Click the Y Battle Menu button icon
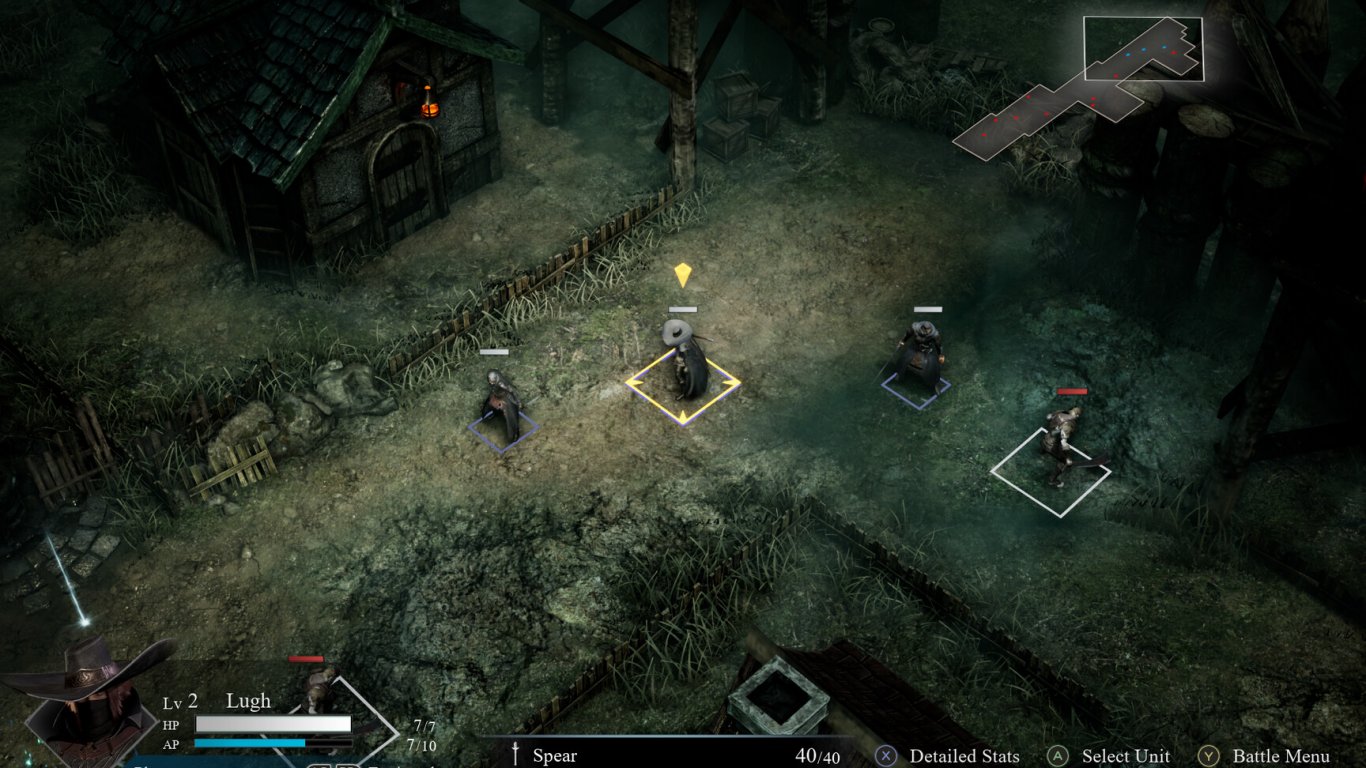Image resolution: width=1366 pixels, height=768 pixels. 1208,757
